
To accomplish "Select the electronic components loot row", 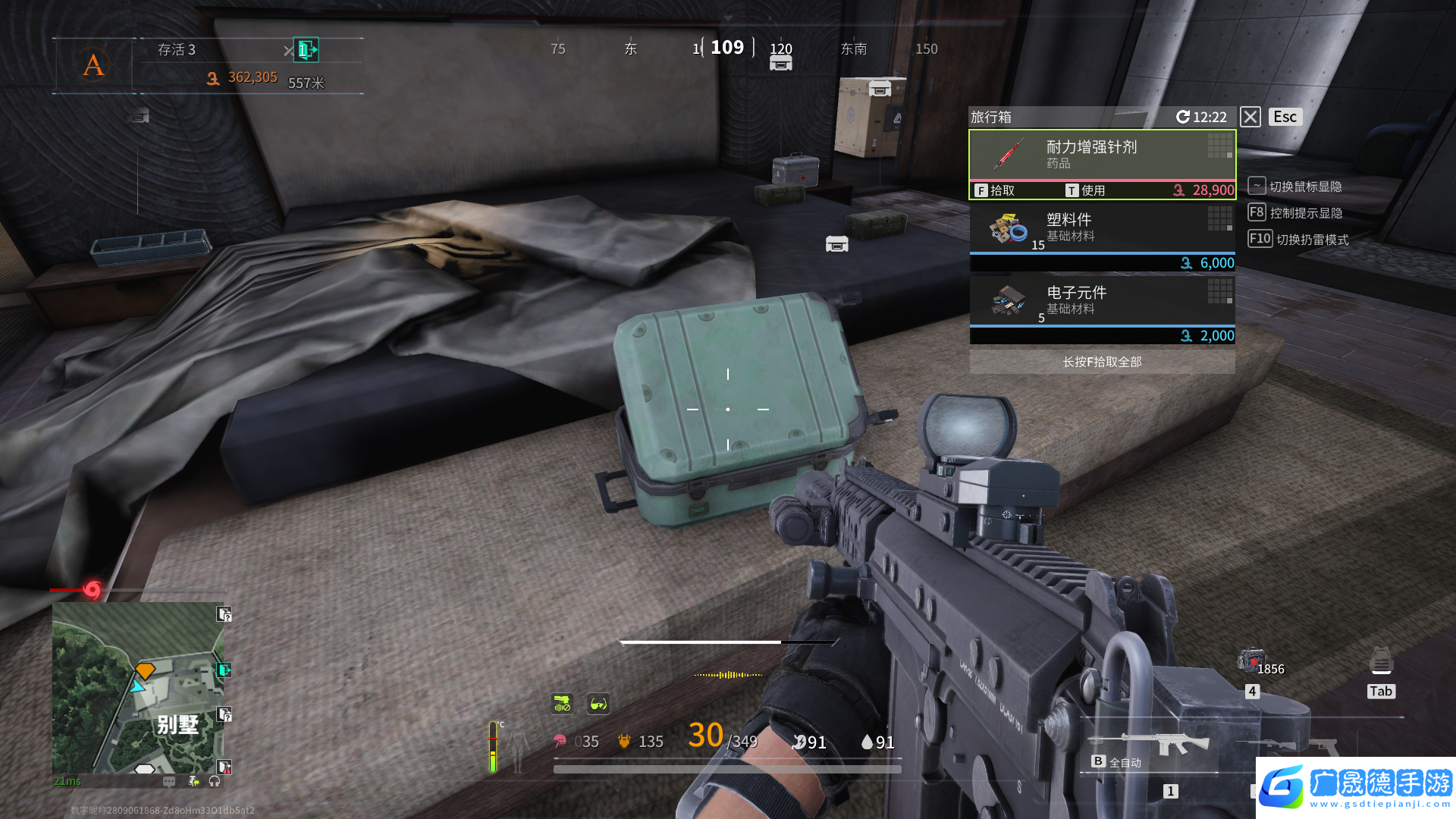I will (1101, 301).
